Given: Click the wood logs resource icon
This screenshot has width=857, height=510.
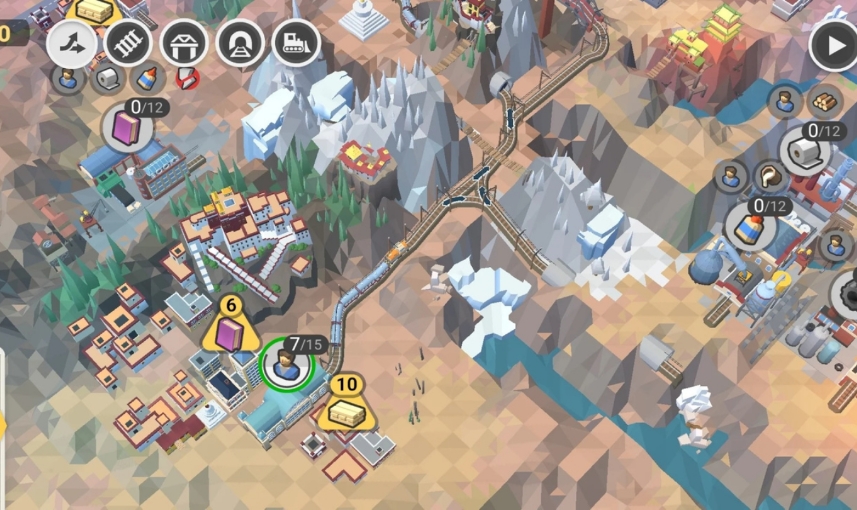Looking at the screenshot, I should point(825,100).
